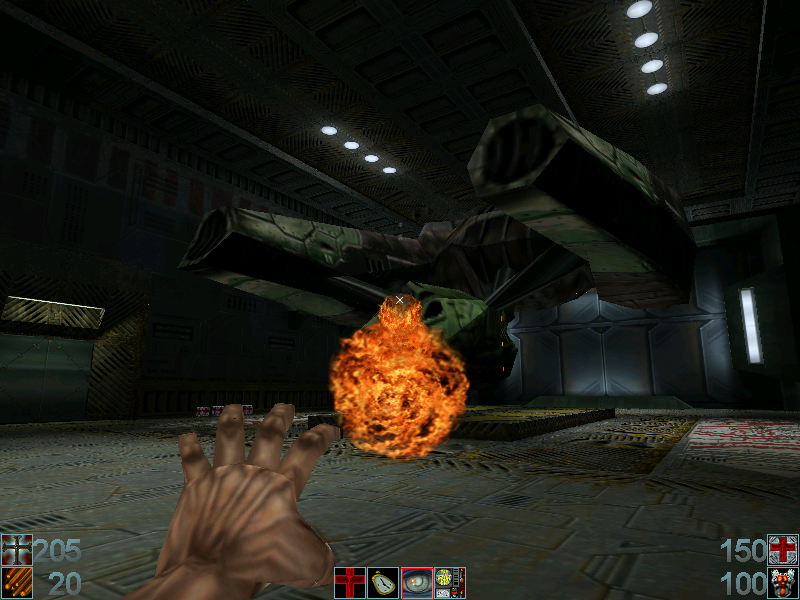This screenshot has width=800, height=600.
Task: Choose the melting pocket watch item
Action: pos(383,582)
